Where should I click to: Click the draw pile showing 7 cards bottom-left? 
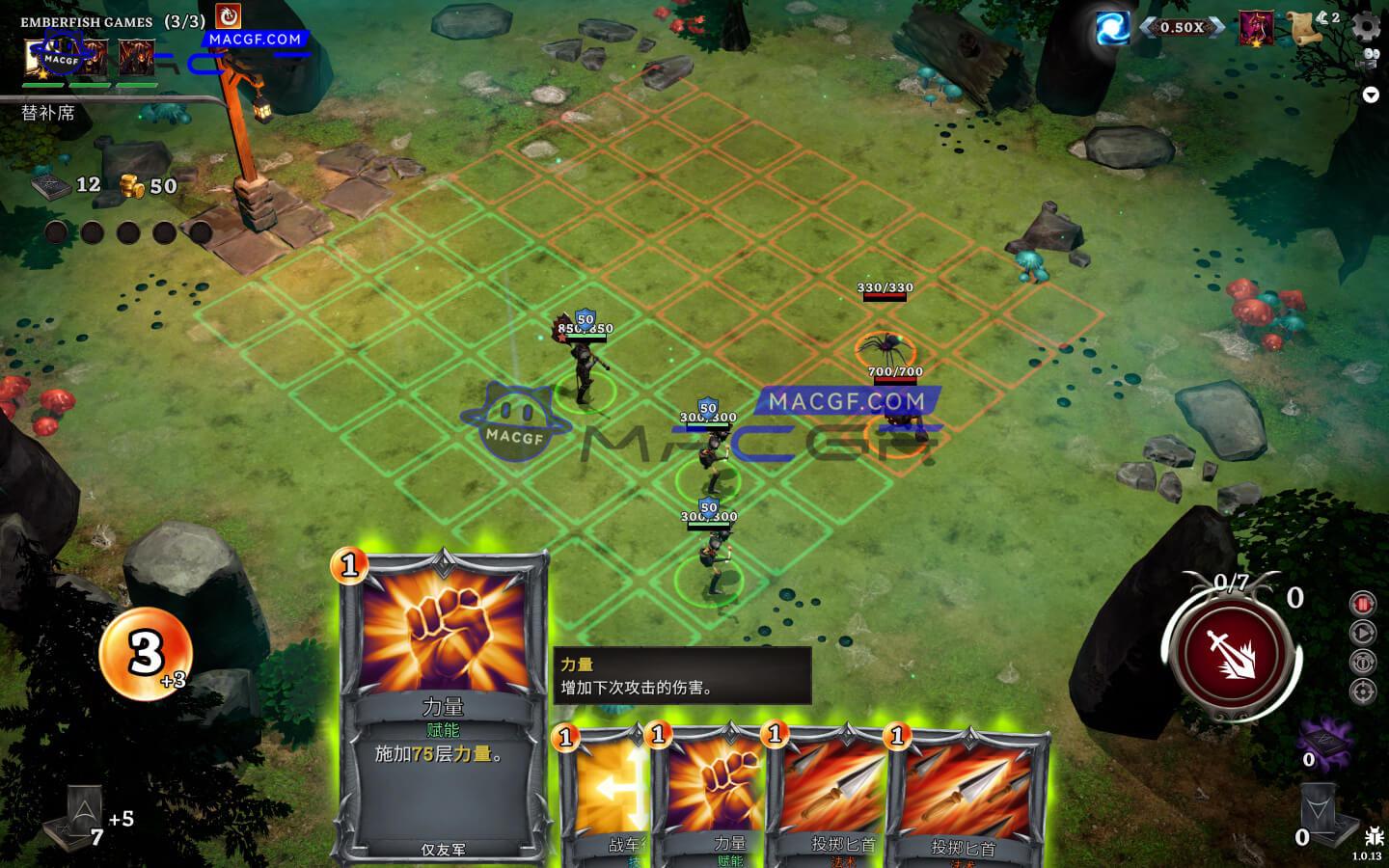85,815
